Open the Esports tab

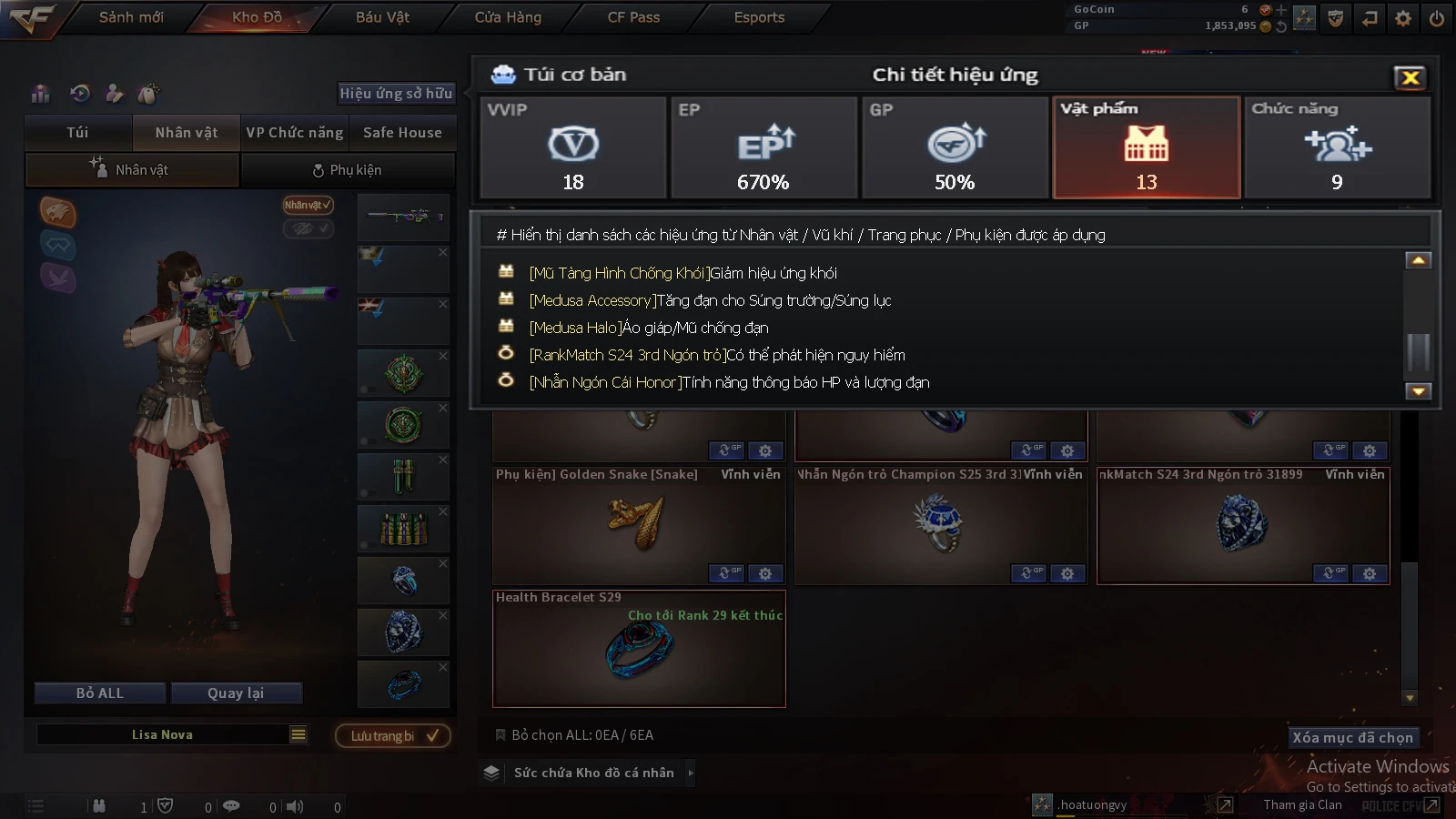759,17
